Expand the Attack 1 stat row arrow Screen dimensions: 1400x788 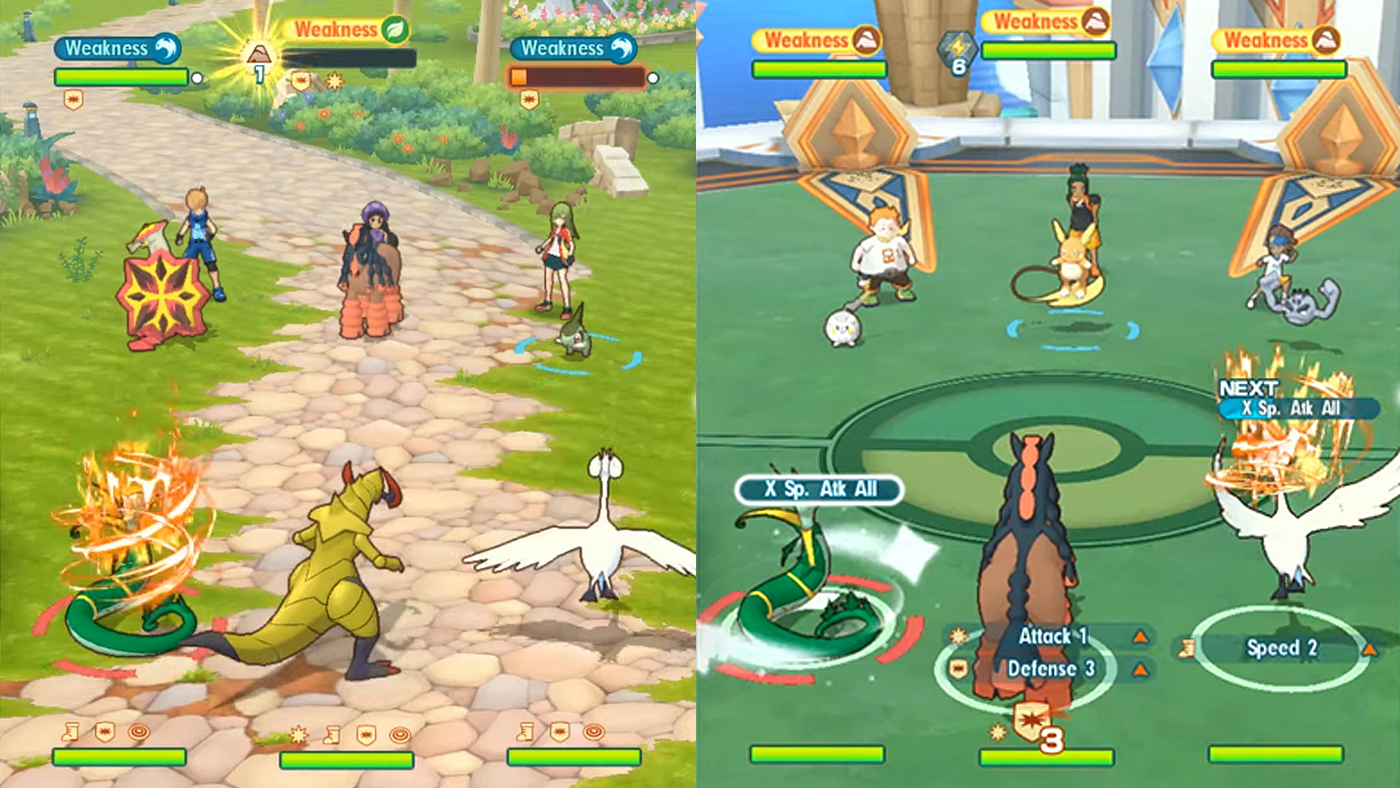tap(1140, 635)
